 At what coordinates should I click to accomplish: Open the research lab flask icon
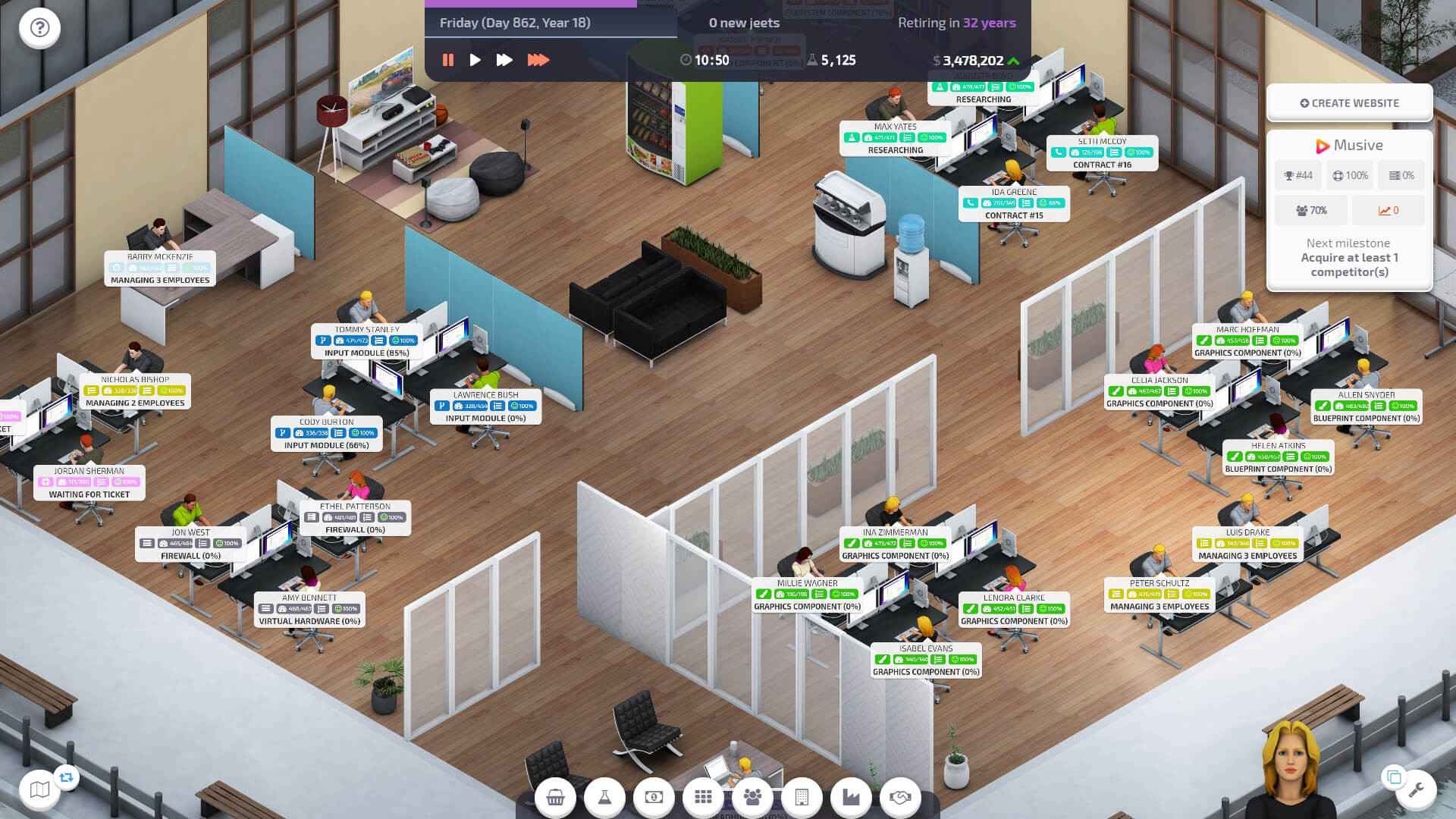pos(604,797)
